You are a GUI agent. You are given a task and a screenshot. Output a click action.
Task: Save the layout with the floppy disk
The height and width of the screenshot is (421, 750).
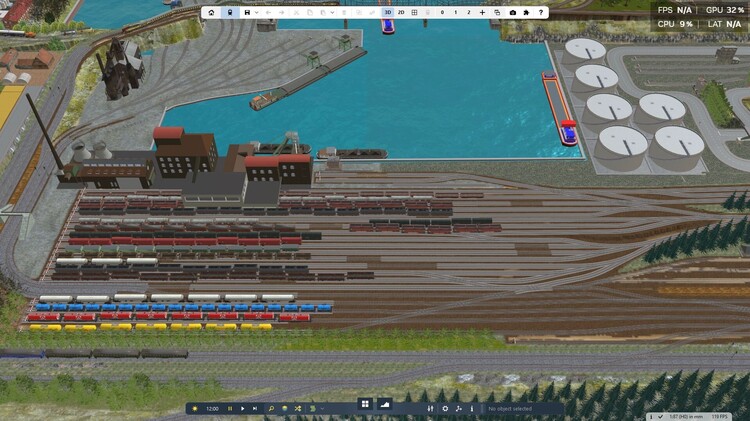pos(247,13)
